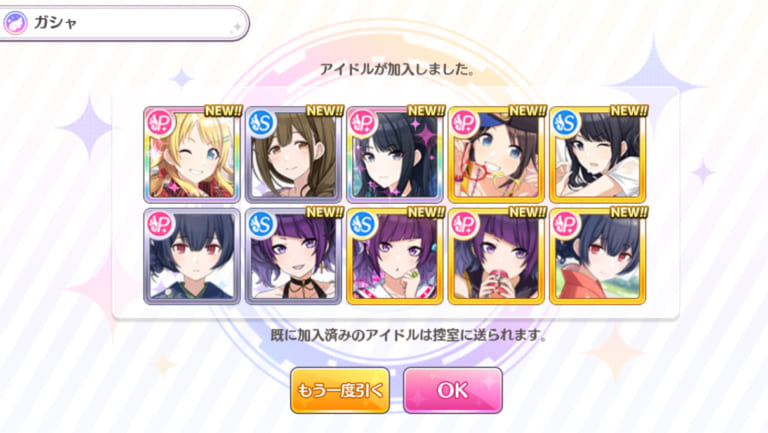The image size is (768, 433).
Task: Pull again with the もう一度引く button
Action: 340,391
